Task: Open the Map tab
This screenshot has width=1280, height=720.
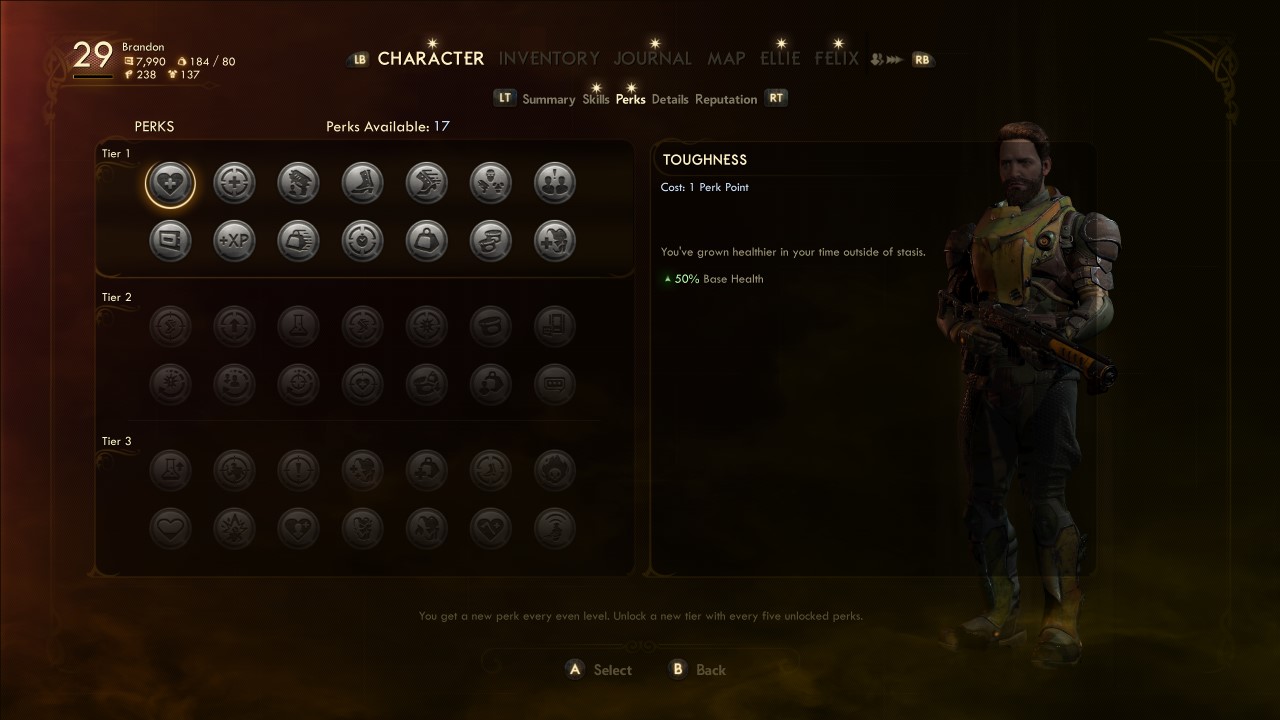Action: pos(726,58)
